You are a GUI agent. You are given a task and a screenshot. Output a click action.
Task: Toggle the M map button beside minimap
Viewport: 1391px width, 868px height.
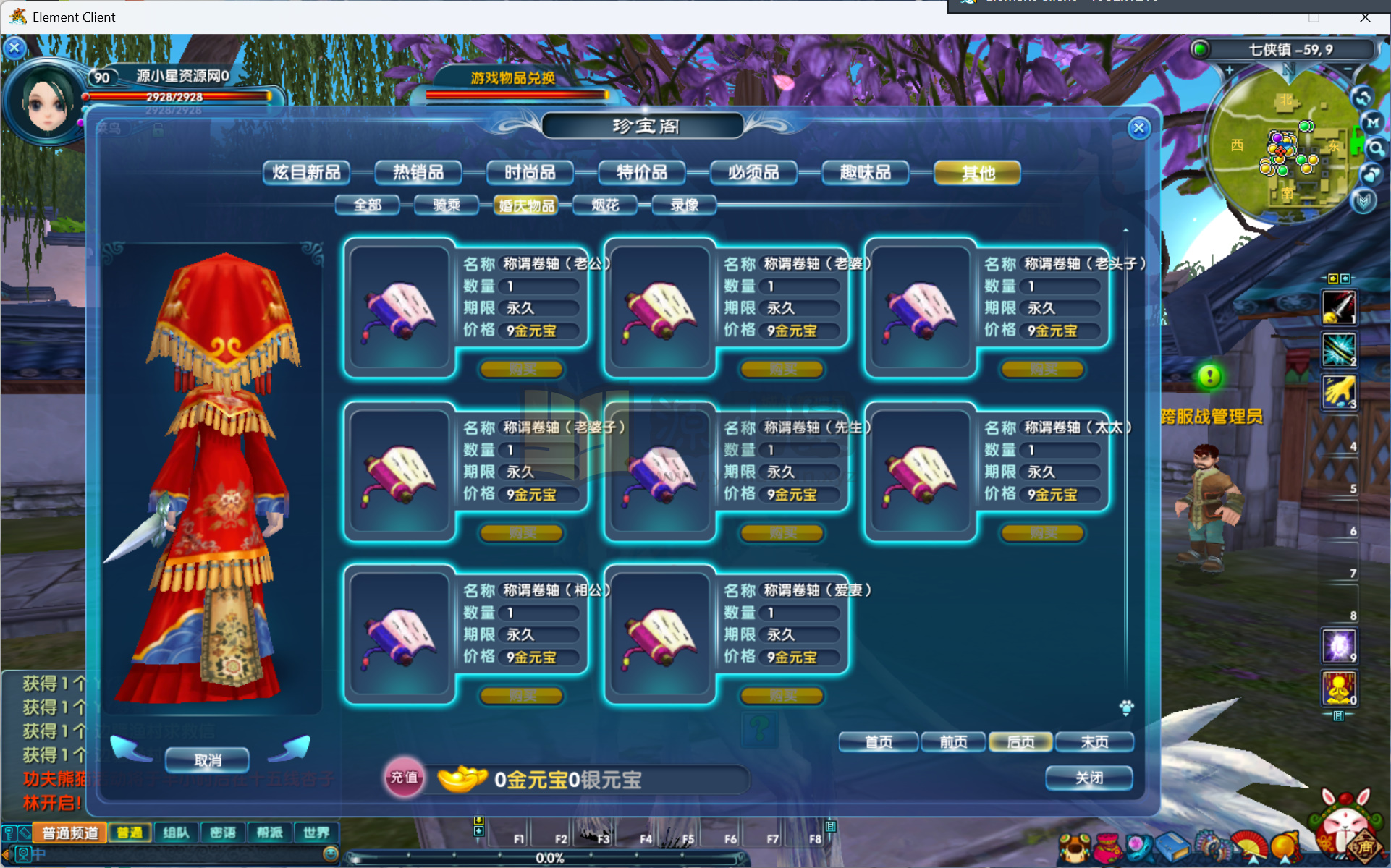[1373, 123]
